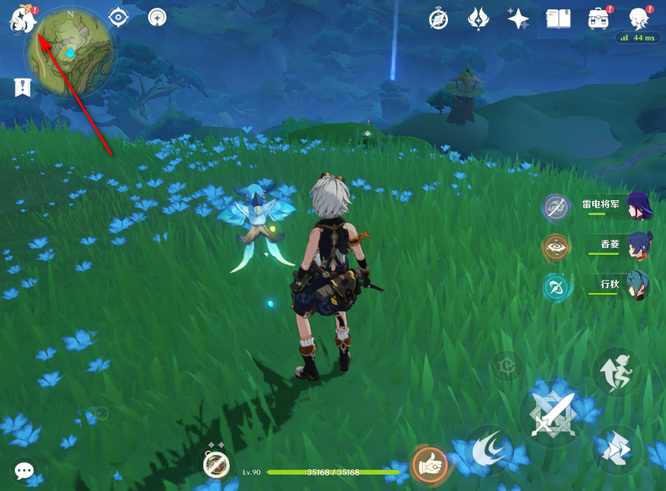Open the quest log exclamation icon
Viewport: 666px width, 491px height.
pyautogui.click(x=22, y=87)
